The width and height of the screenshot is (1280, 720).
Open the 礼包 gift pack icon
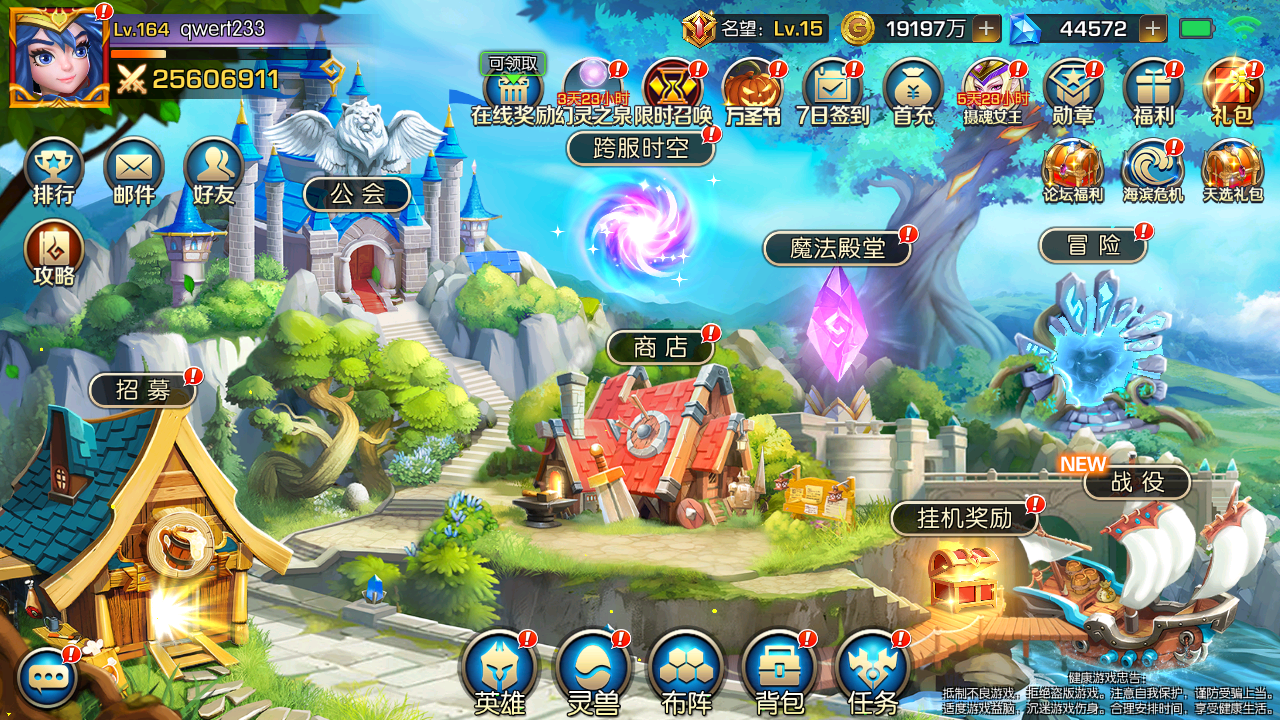[x=1232, y=90]
